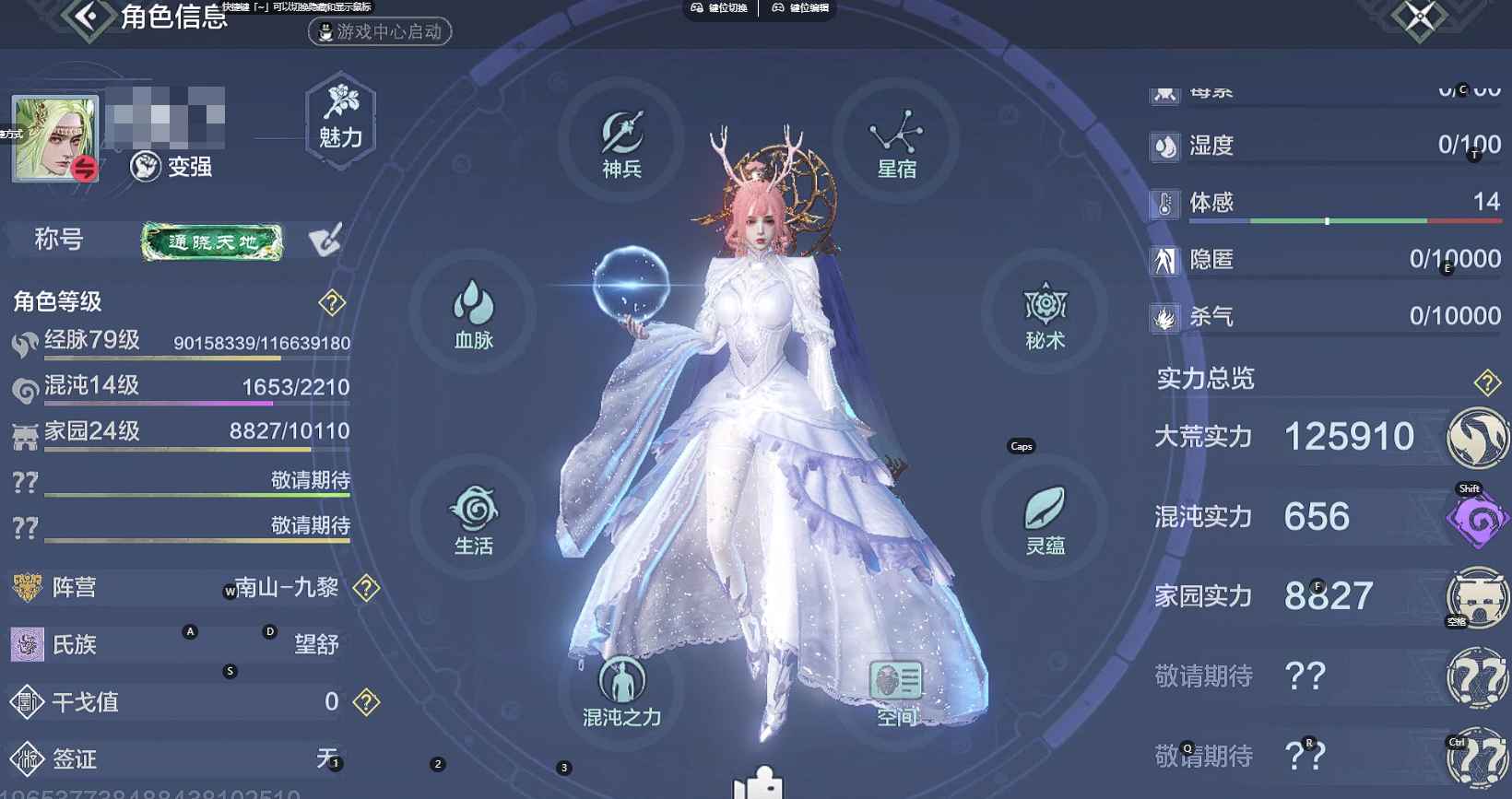The height and width of the screenshot is (799, 1512).
Task: Select the 生活 life skills node
Action: point(474,519)
